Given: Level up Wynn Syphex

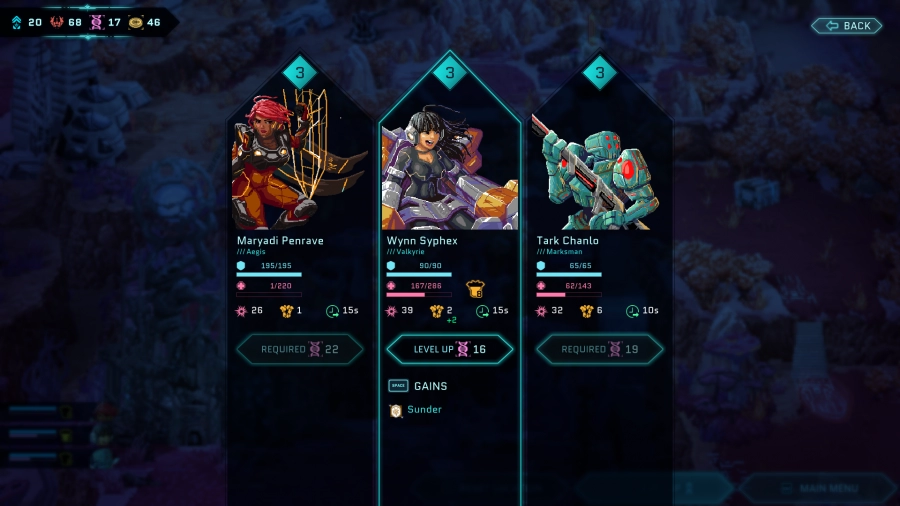Looking at the screenshot, I should [x=449, y=349].
